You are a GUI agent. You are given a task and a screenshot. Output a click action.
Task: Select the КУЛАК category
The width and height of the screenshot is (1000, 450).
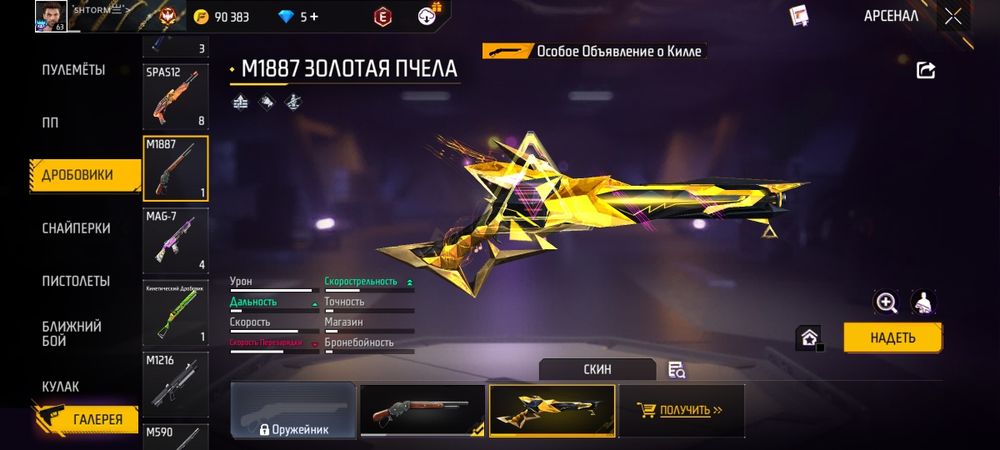pos(60,386)
